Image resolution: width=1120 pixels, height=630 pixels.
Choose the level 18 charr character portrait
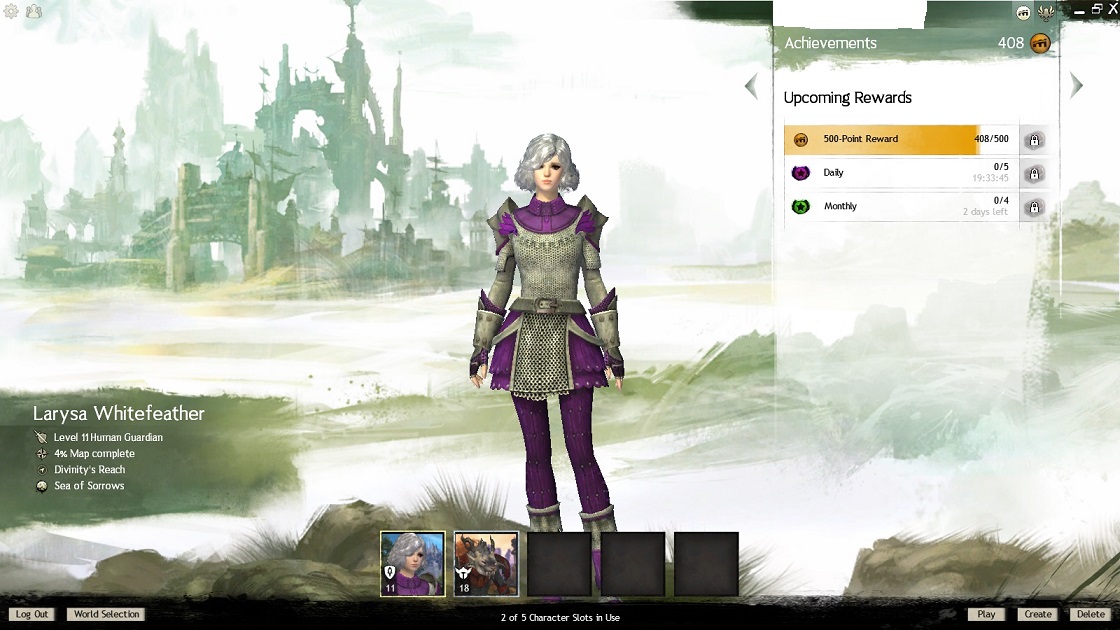(x=486, y=564)
